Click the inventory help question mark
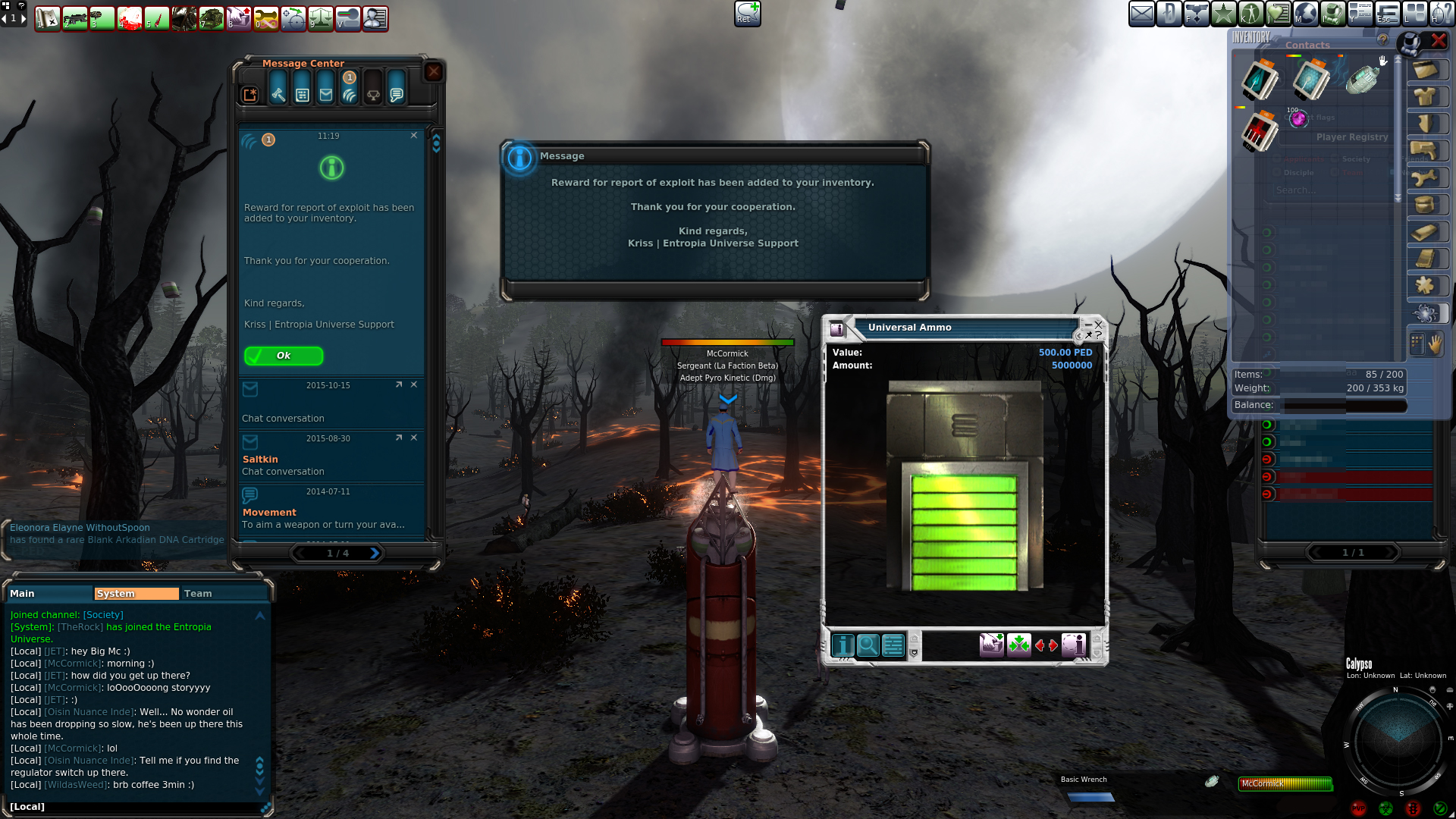 1382,39
